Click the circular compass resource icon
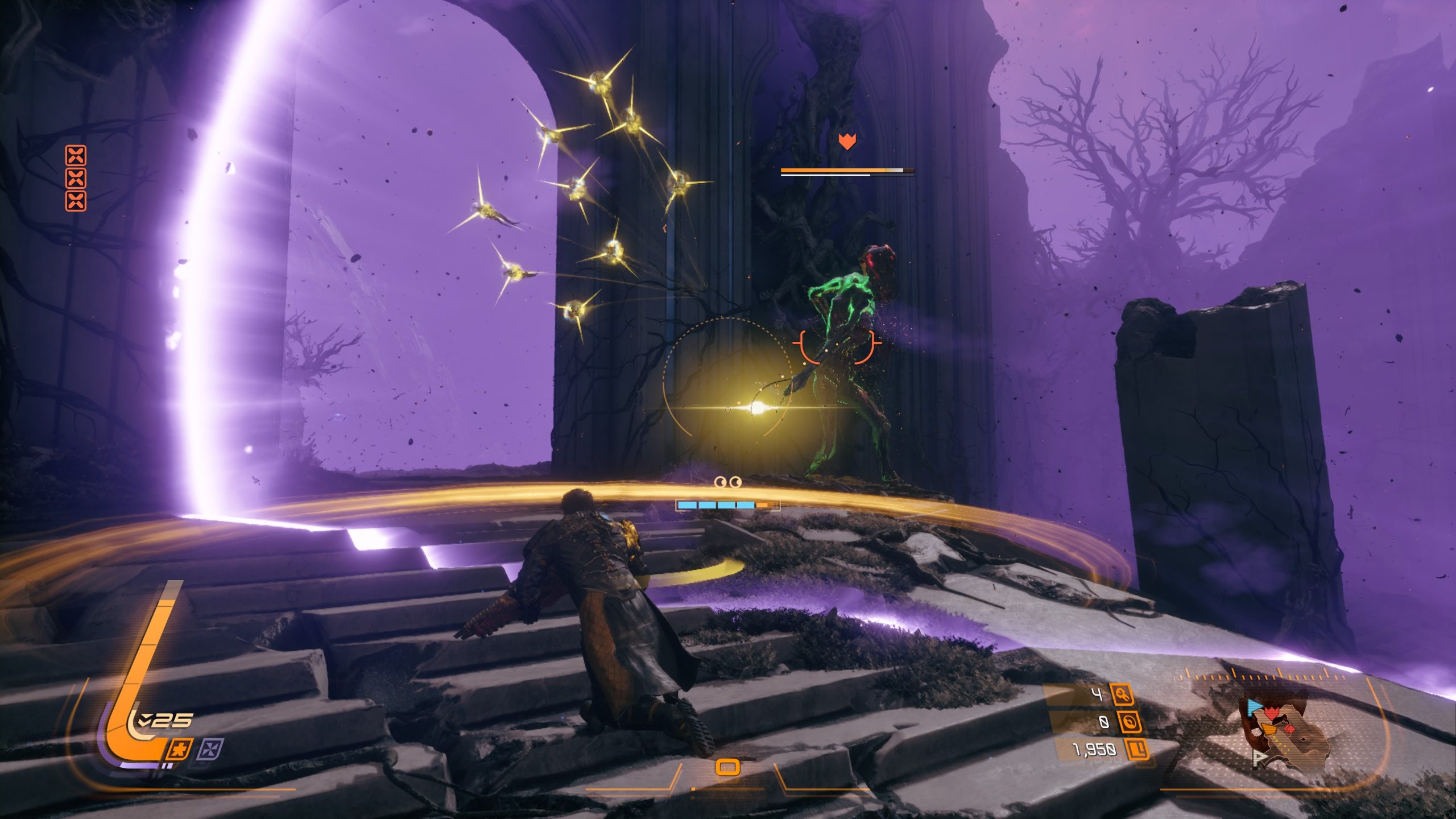The image size is (1456, 819). tap(1130, 722)
